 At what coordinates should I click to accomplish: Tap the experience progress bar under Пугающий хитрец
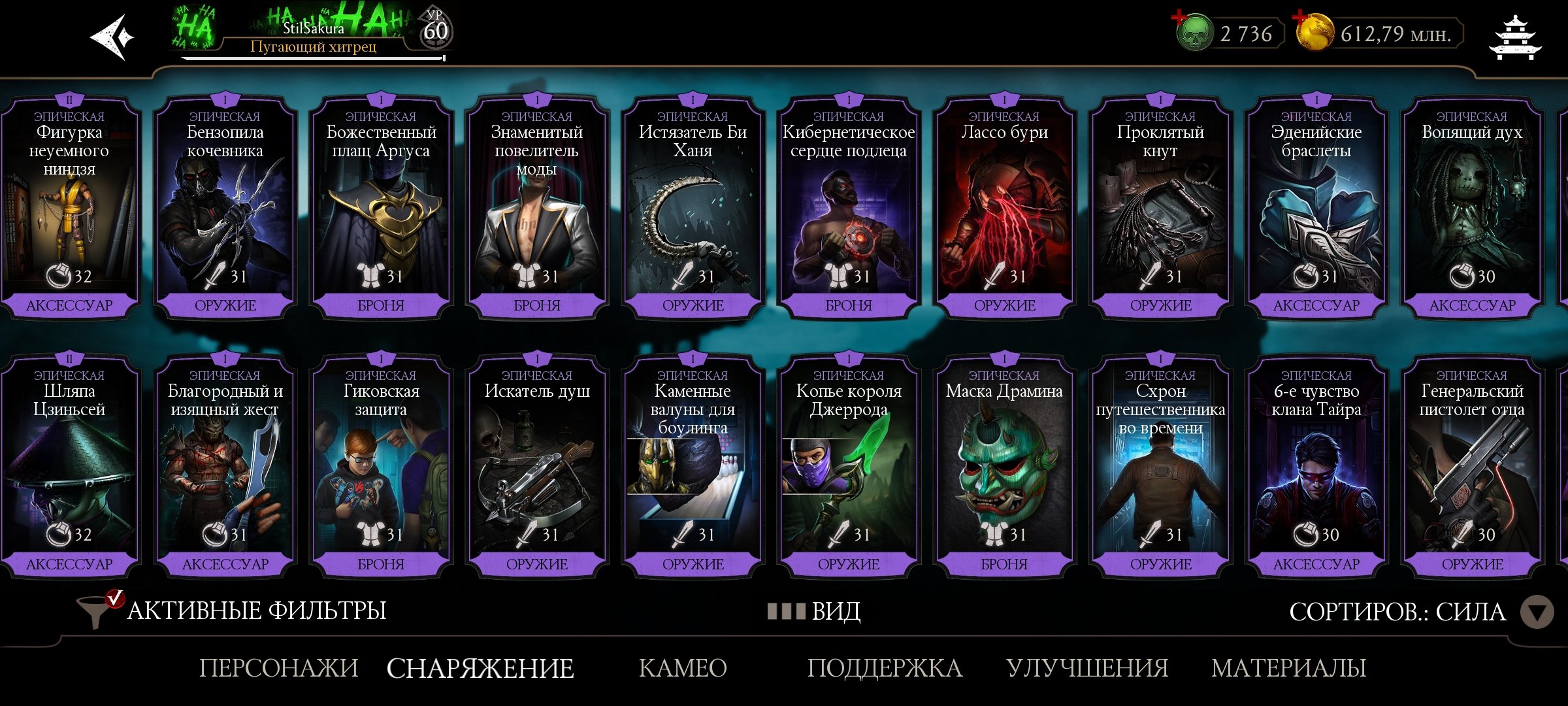click(314, 59)
